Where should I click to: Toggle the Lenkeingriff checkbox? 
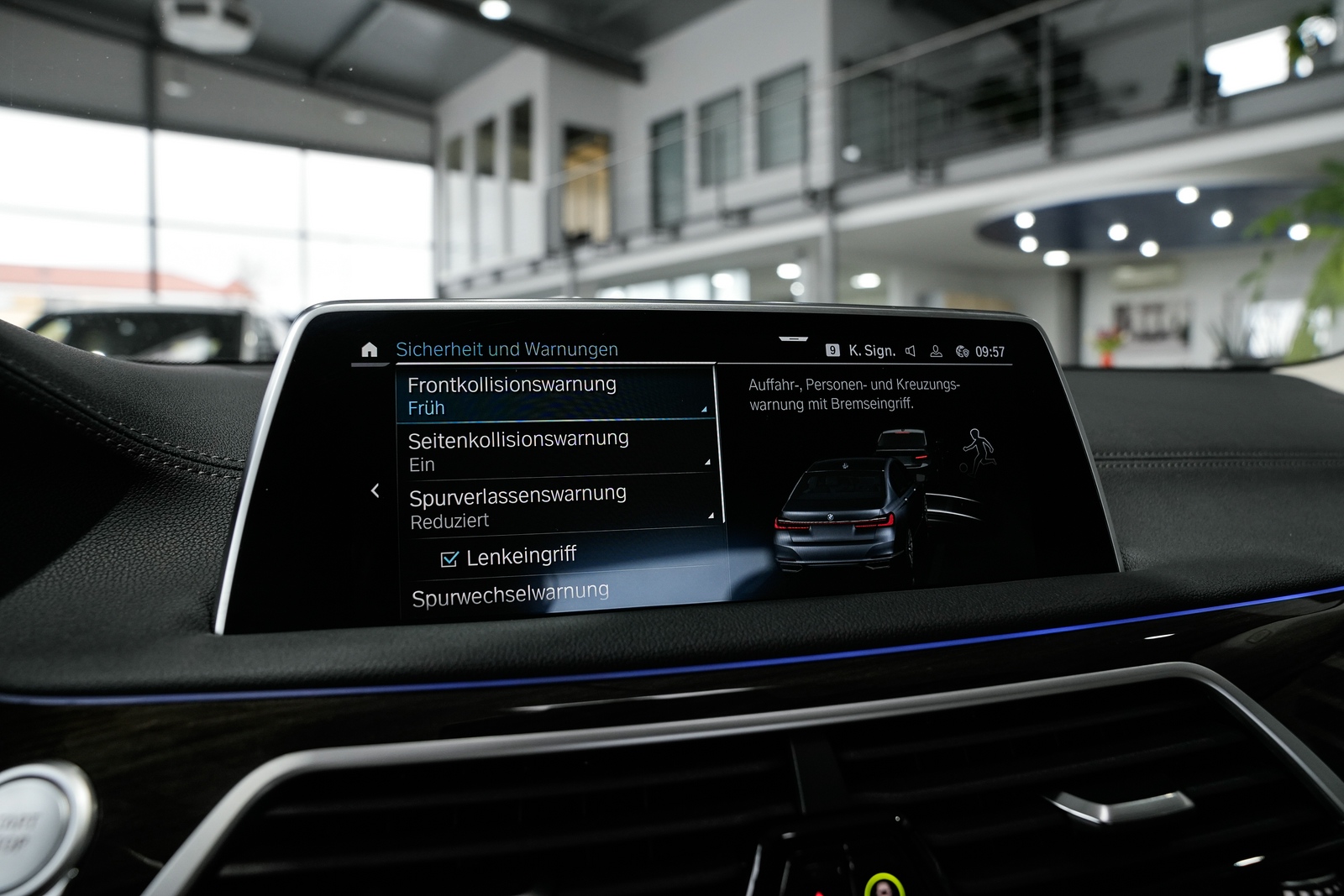[450, 558]
